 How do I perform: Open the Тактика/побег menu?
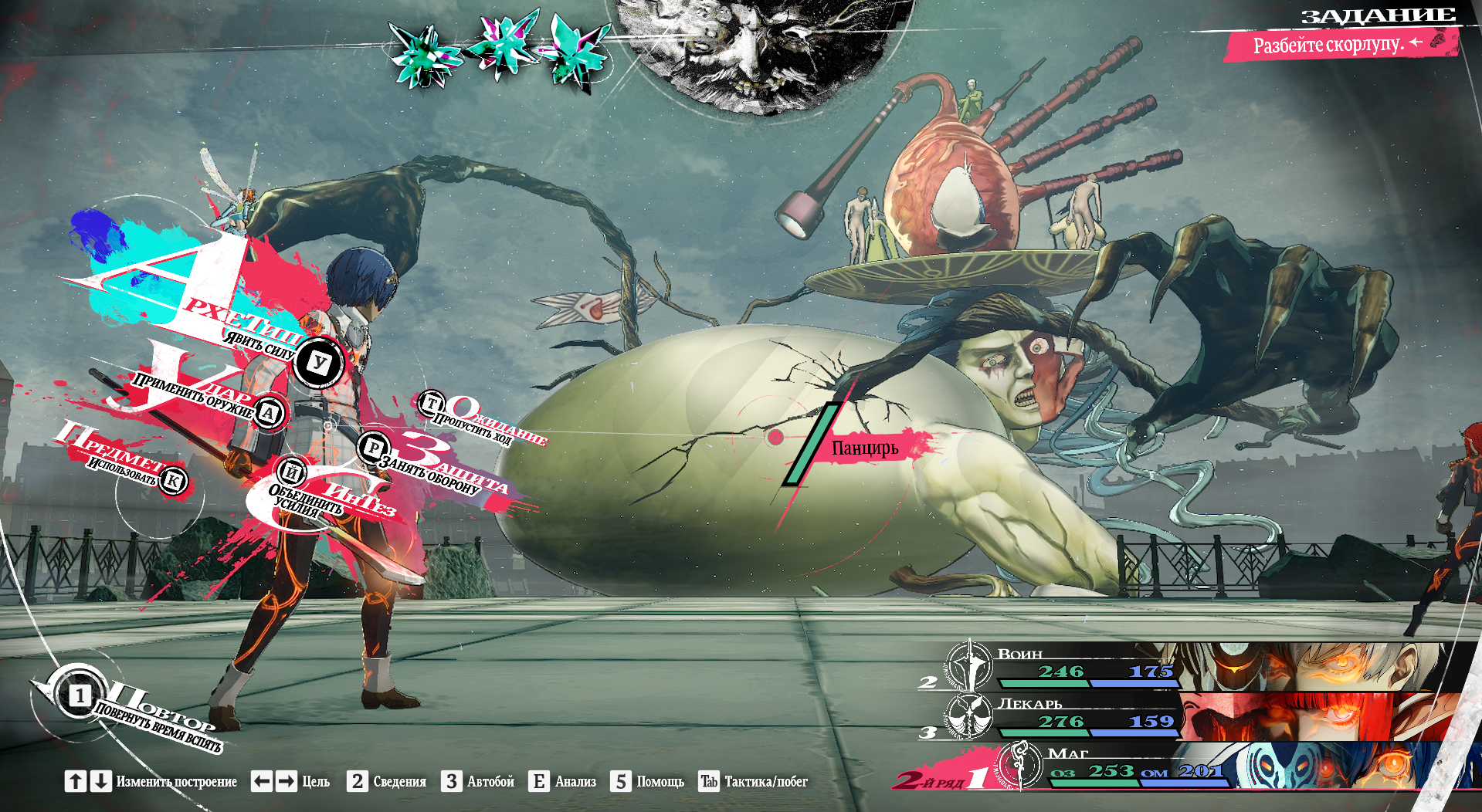pyautogui.click(x=753, y=781)
